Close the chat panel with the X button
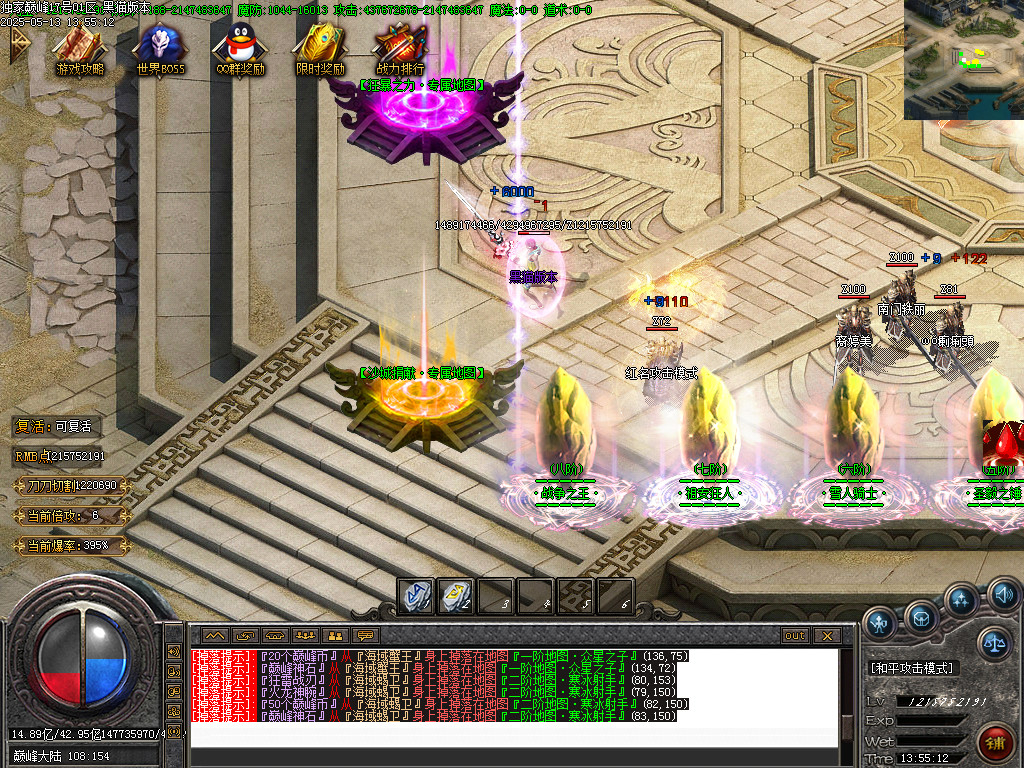Viewport: 1024px width, 768px height. [826, 635]
